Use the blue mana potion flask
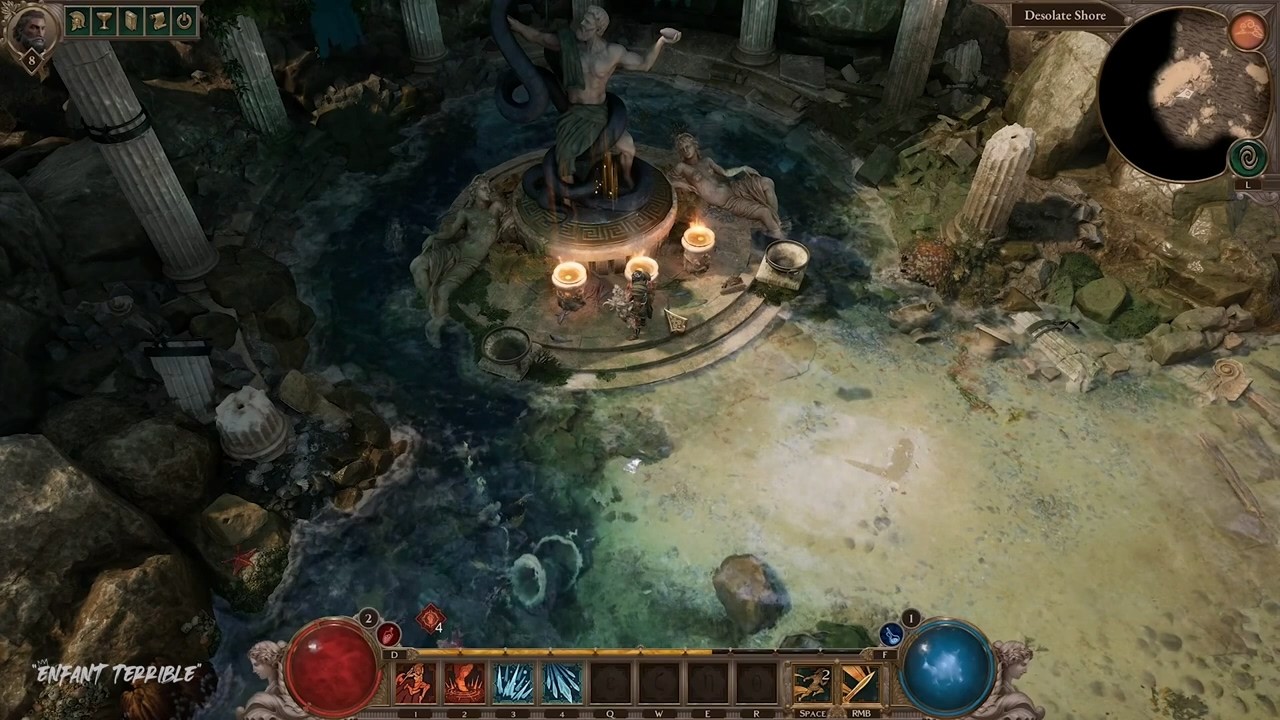The width and height of the screenshot is (1280, 720). click(x=890, y=634)
